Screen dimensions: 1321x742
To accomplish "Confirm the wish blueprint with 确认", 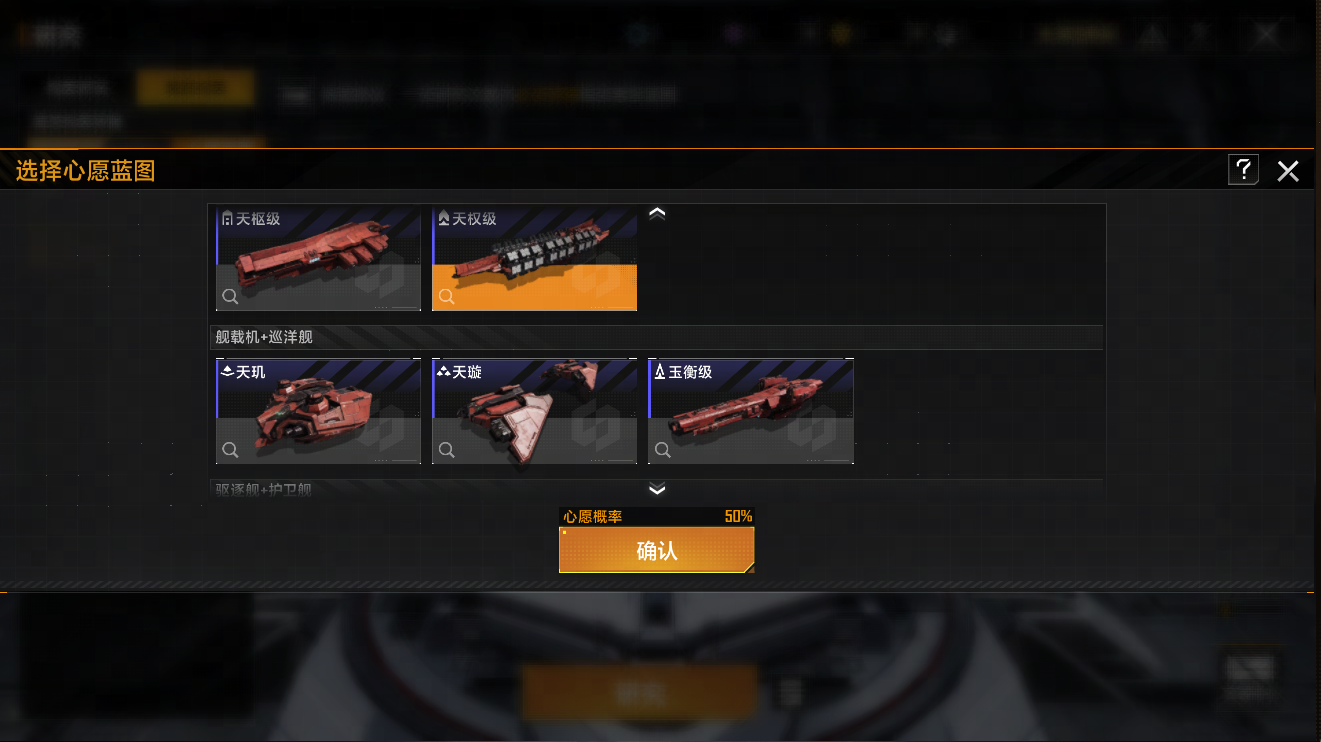I will click(656, 550).
